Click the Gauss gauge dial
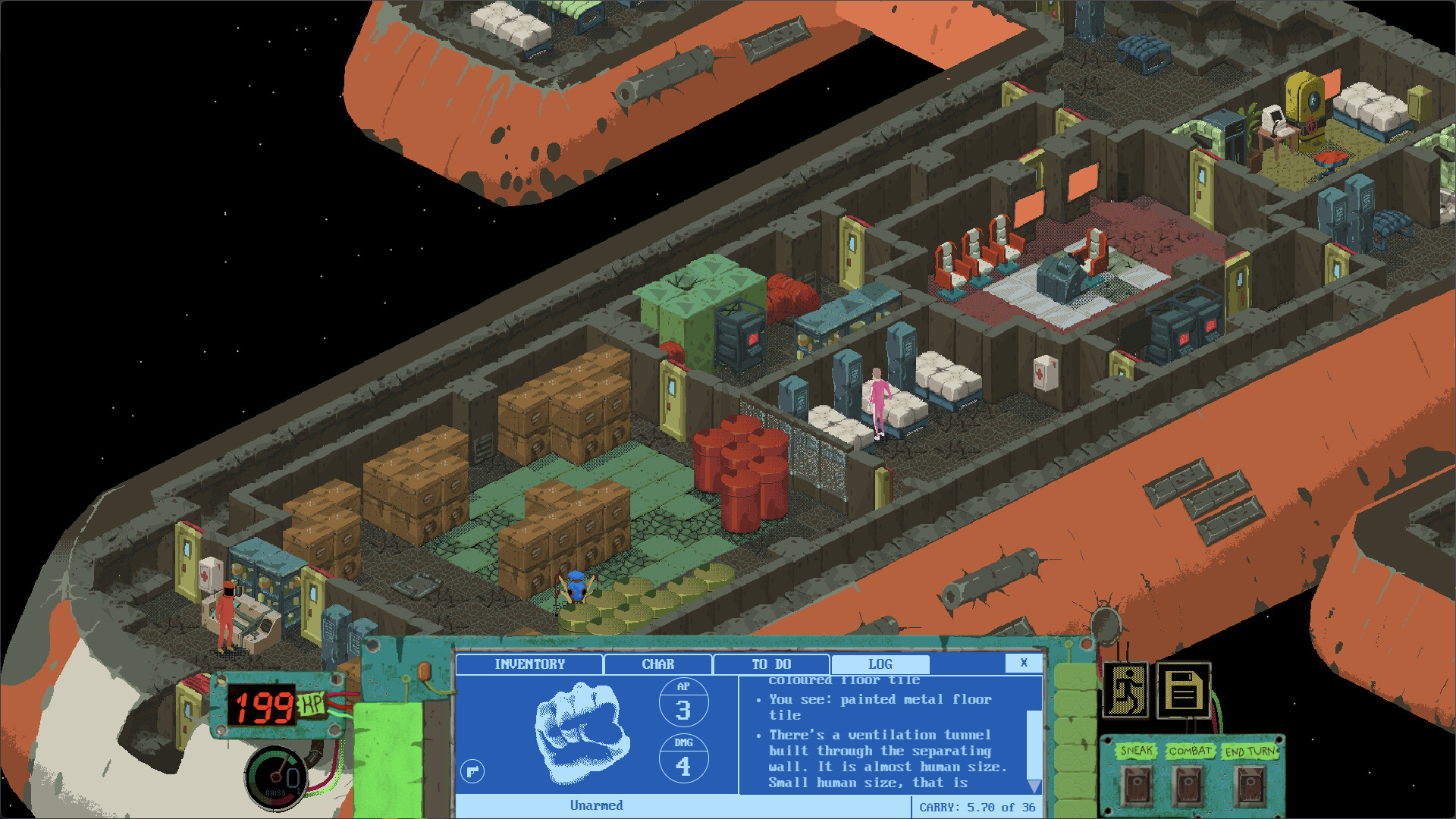 [277, 777]
